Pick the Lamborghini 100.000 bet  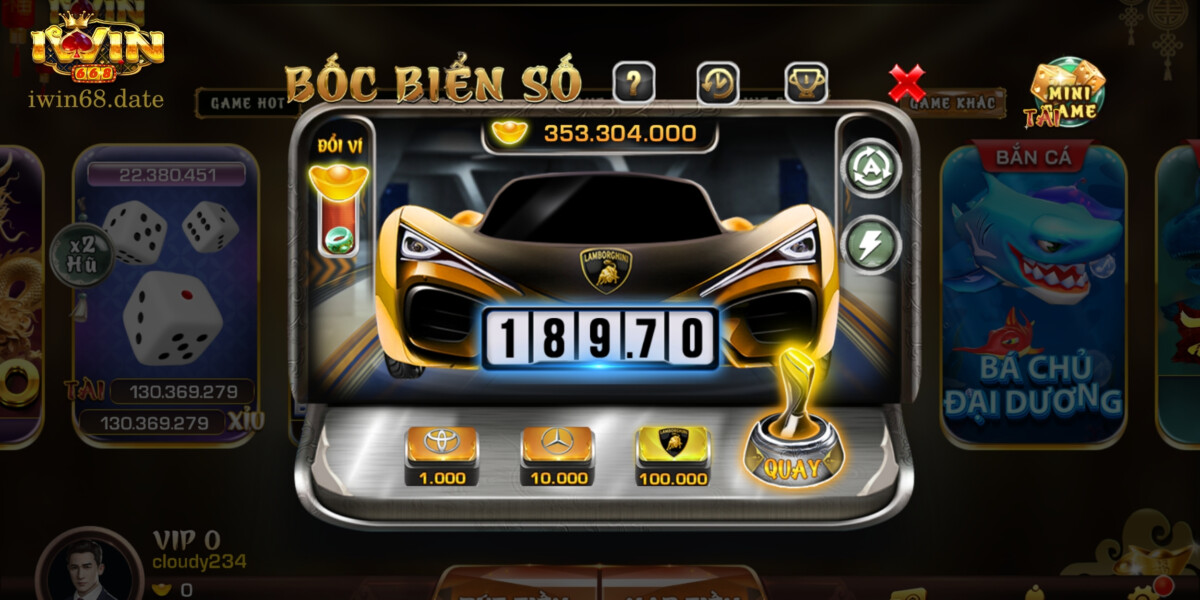[x=673, y=453]
